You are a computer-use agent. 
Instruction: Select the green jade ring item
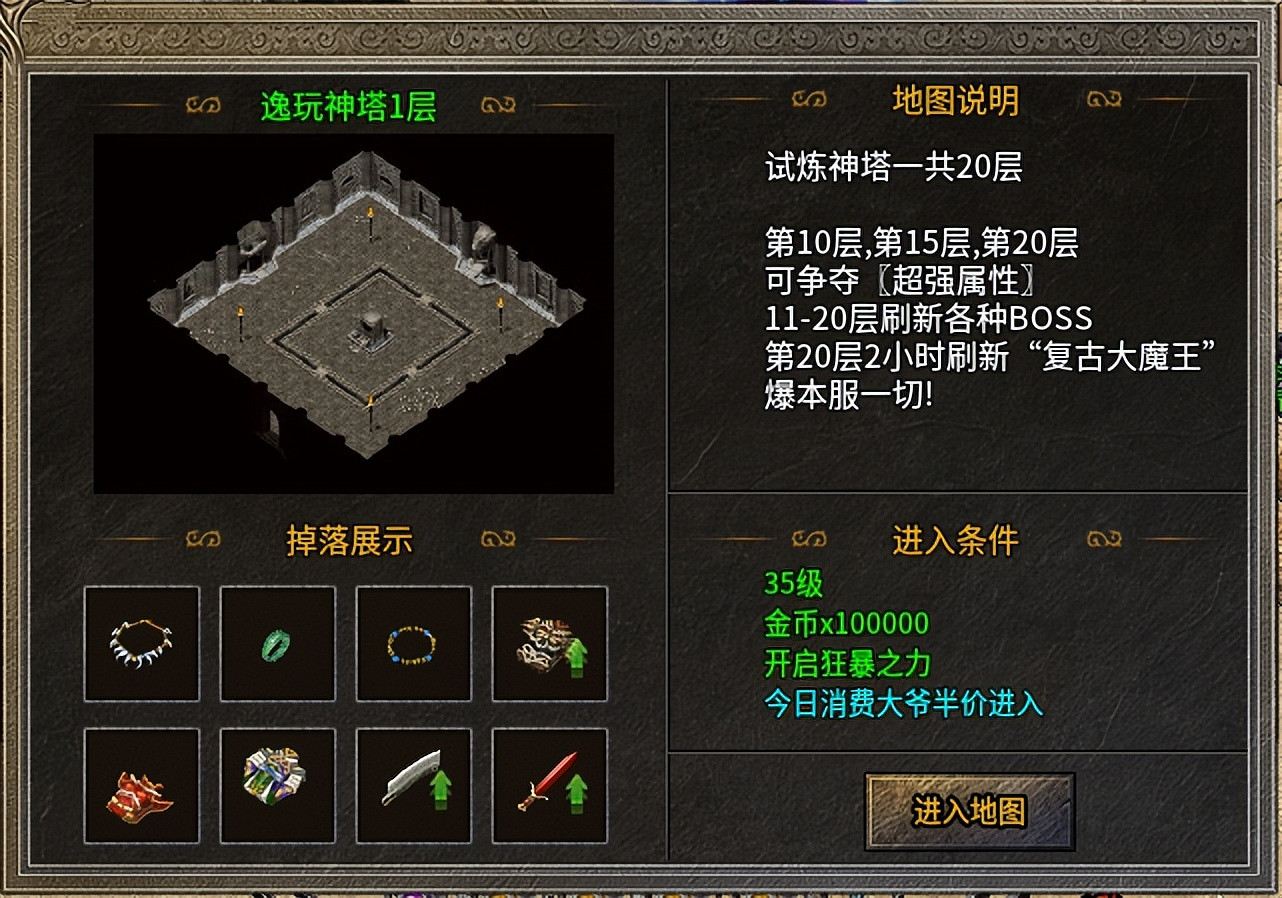tap(277, 644)
